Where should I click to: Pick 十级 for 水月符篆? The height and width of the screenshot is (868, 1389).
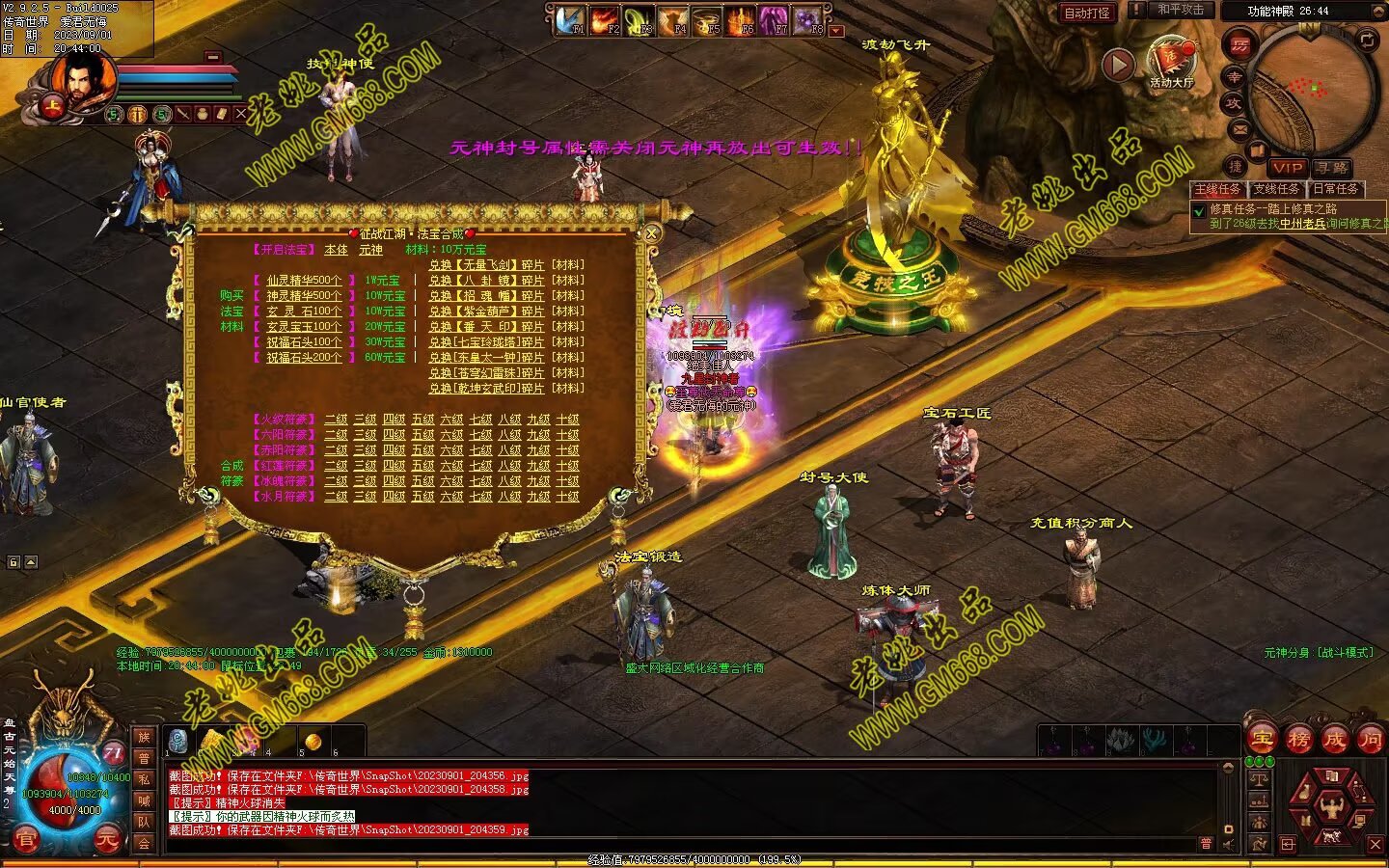click(568, 497)
